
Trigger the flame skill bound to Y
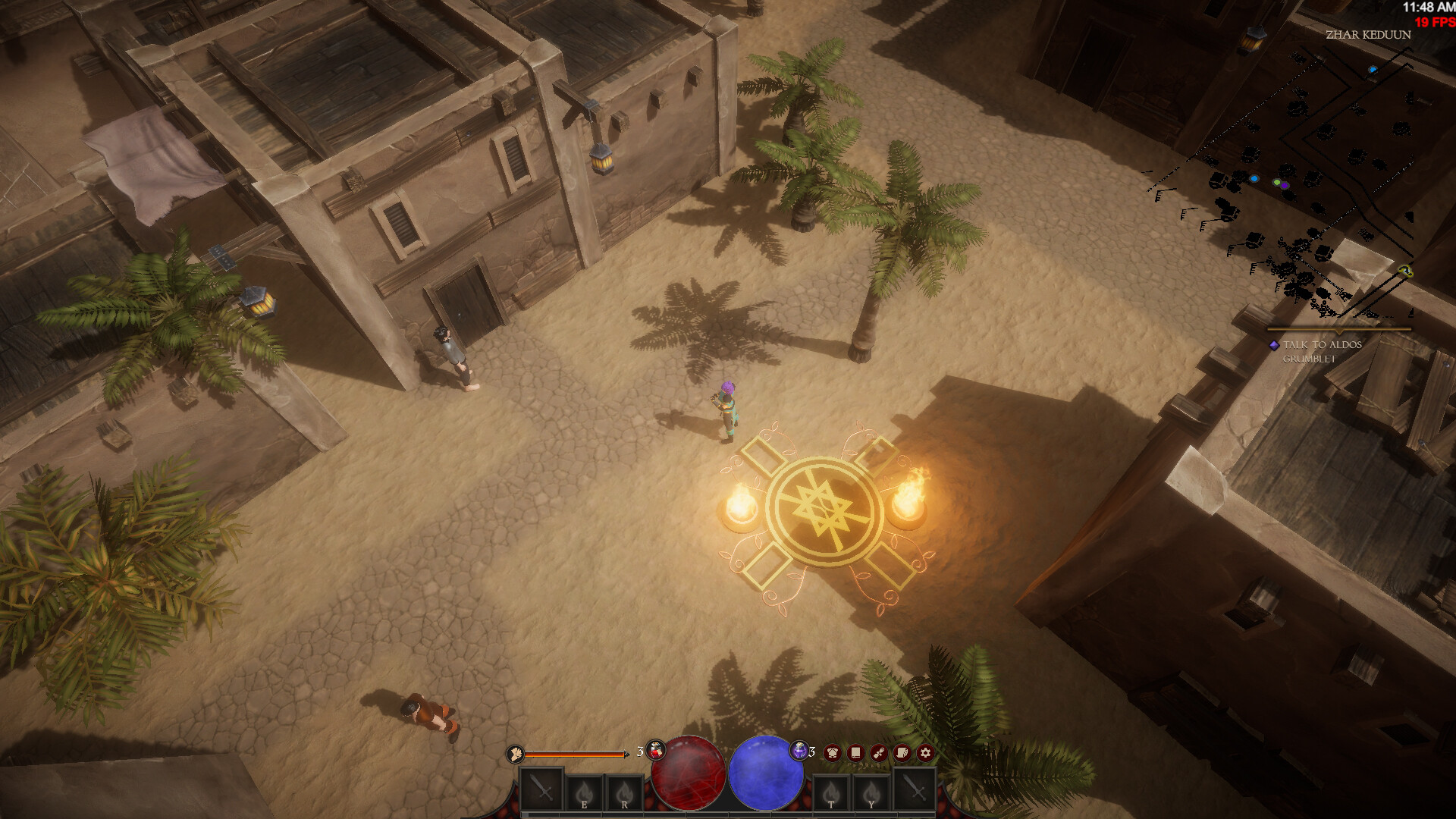[x=871, y=793]
